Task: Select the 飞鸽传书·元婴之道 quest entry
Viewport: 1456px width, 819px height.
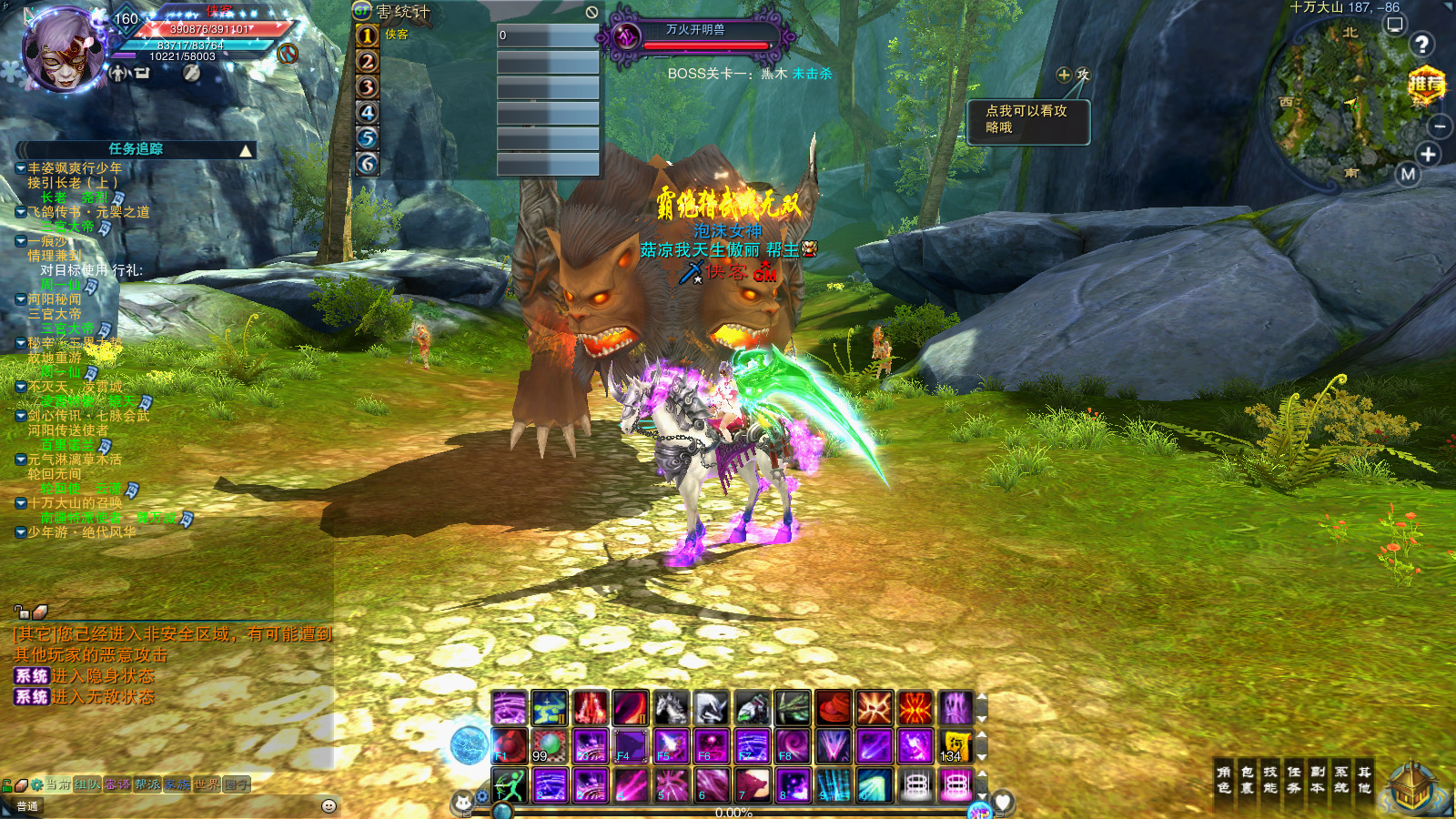Action: point(88,212)
